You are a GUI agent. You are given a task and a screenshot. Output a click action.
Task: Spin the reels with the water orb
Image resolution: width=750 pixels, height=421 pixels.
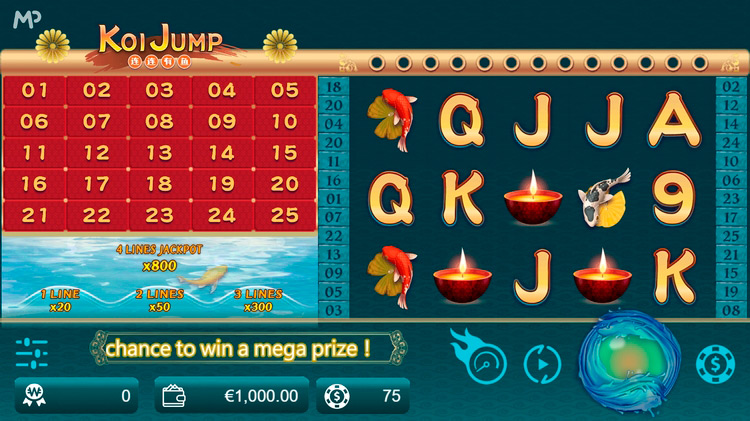coord(629,360)
